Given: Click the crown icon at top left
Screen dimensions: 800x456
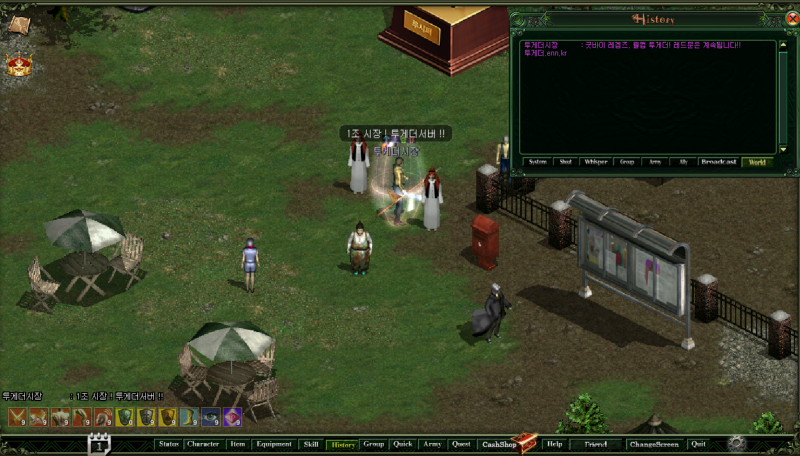Looking at the screenshot, I should click(x=18, y=66).
